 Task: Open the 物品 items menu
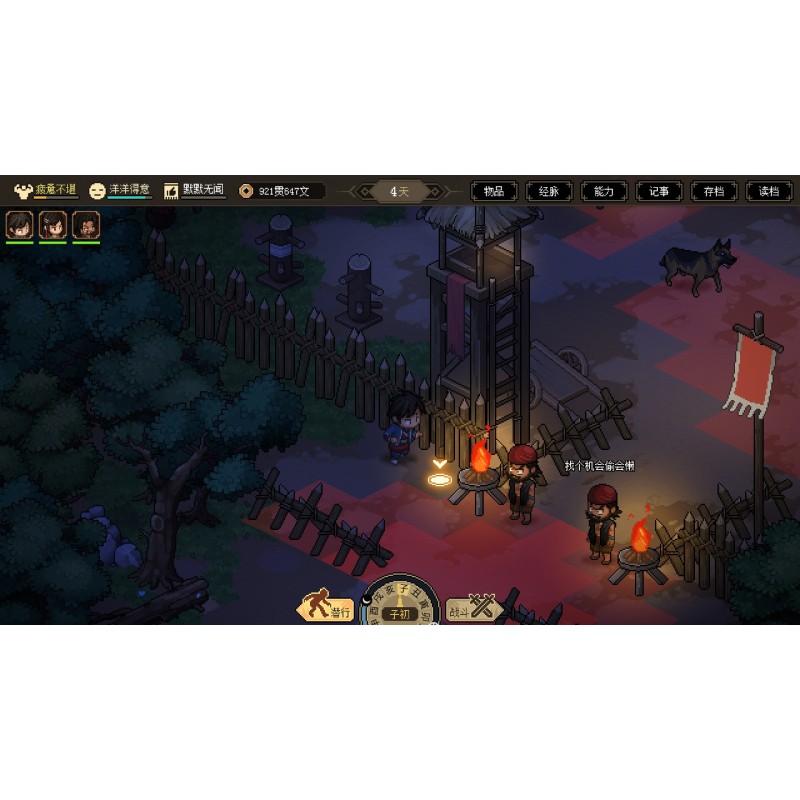point(494,191)
